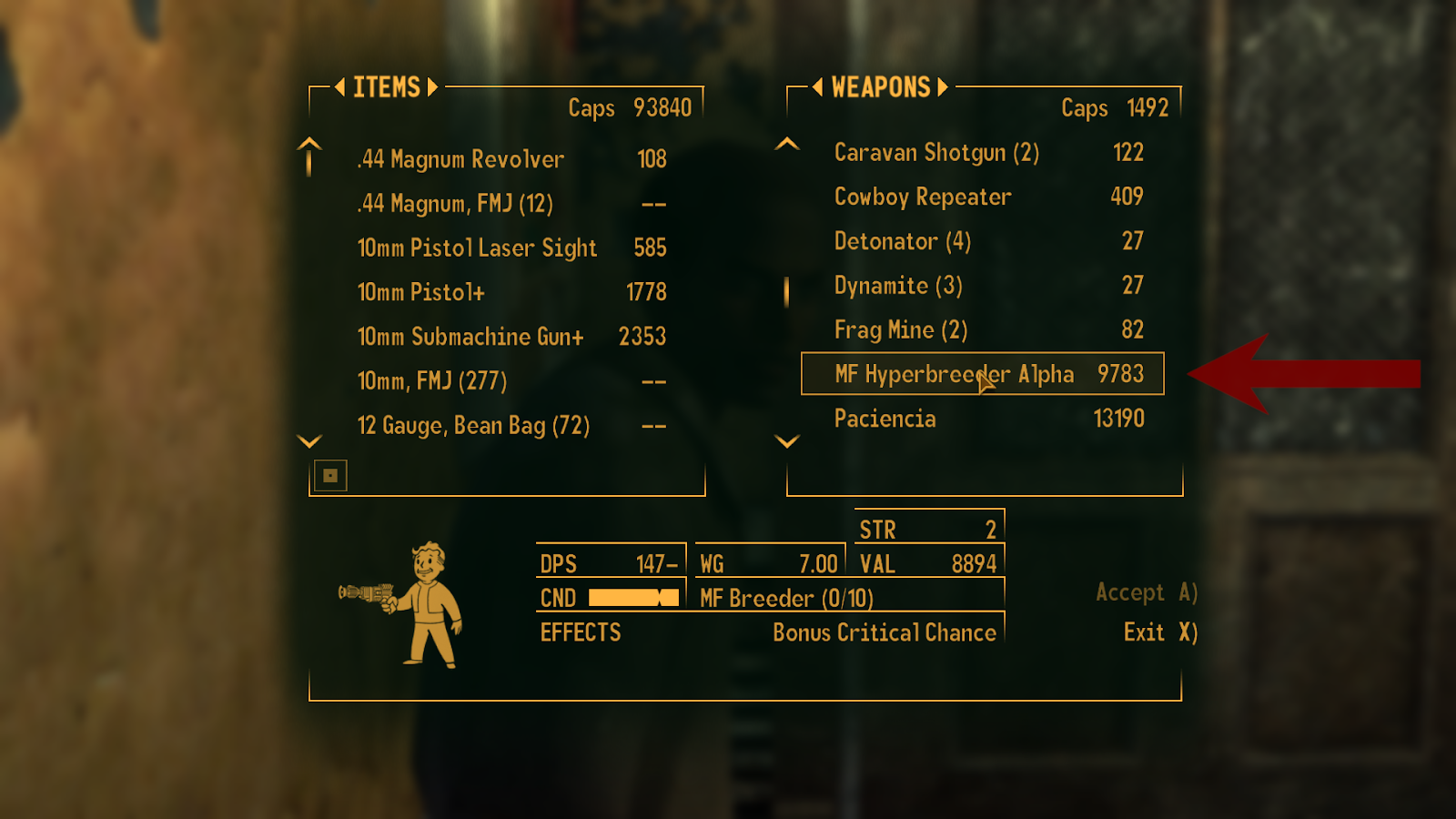Click the scroll indicator beside Dynamite entry
The height and width of the screenshot is (819, 1456).
[786, 290]
